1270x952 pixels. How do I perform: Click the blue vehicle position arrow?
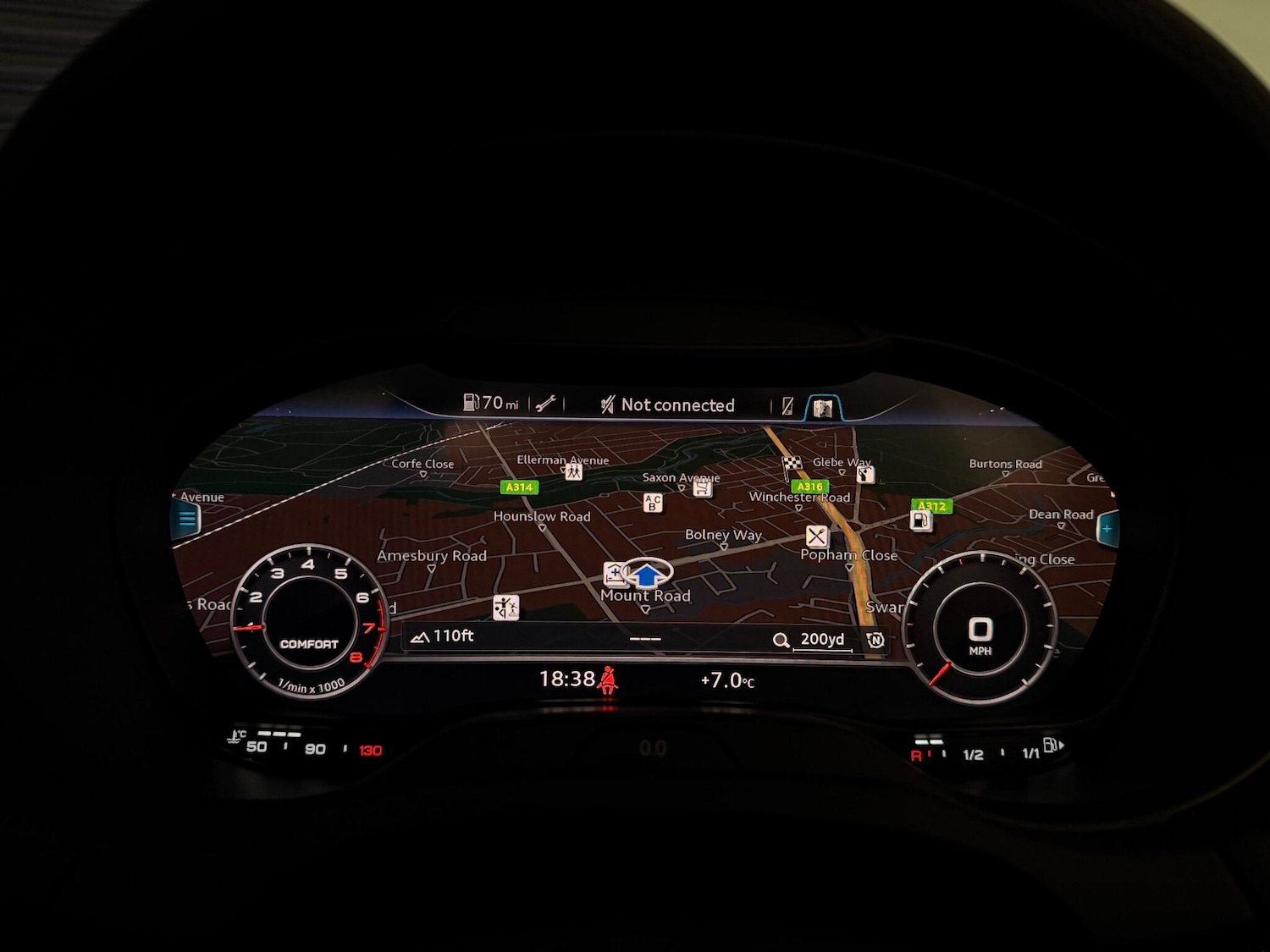point(648,575)
